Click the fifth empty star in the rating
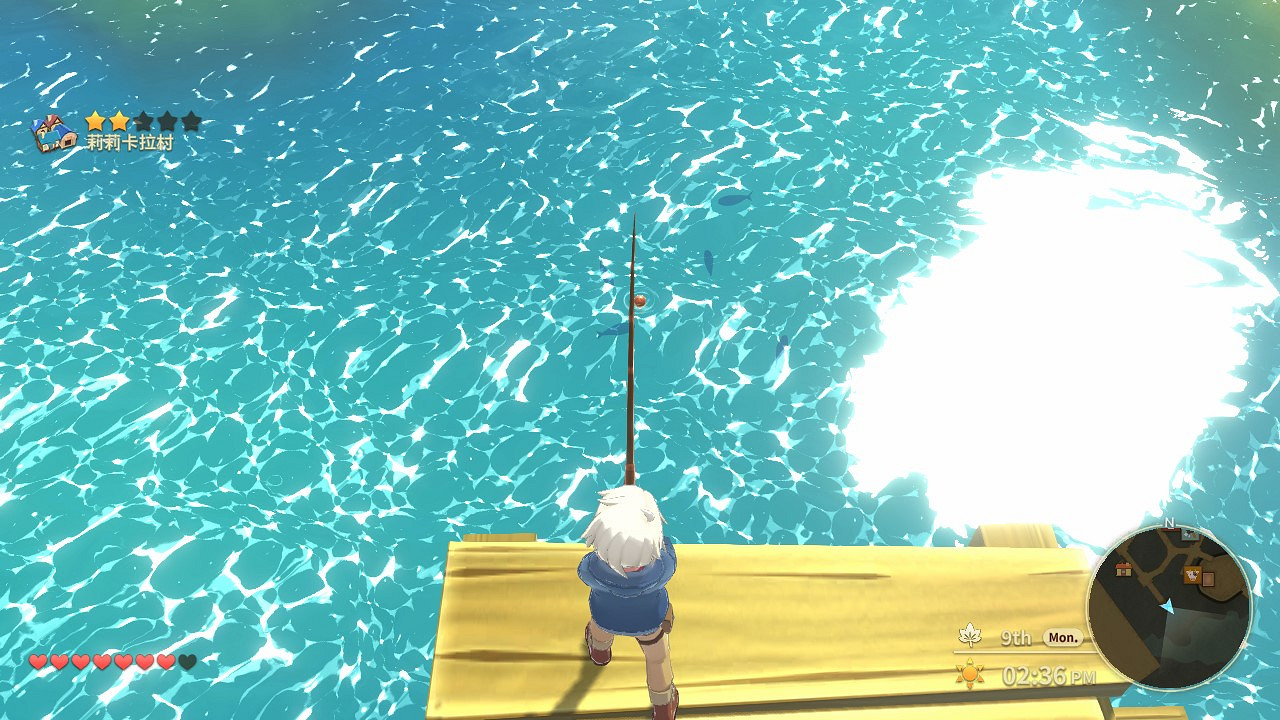This screenshot has height=720, width=1280. click(191, 121)
